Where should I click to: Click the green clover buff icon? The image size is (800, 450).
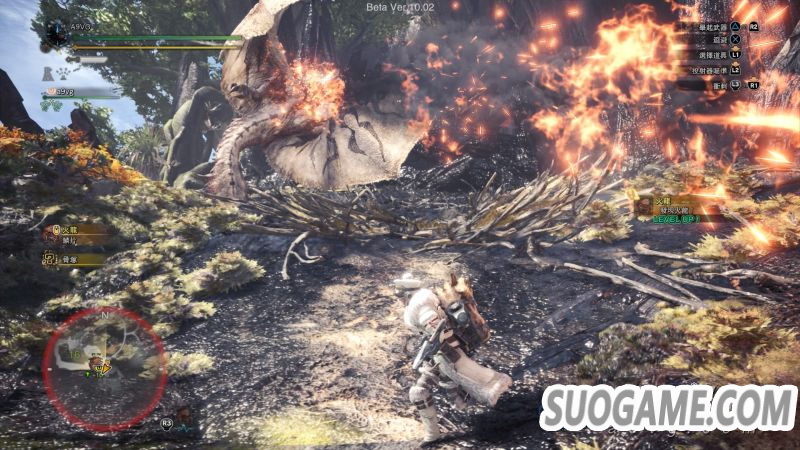tap(51, 105)
